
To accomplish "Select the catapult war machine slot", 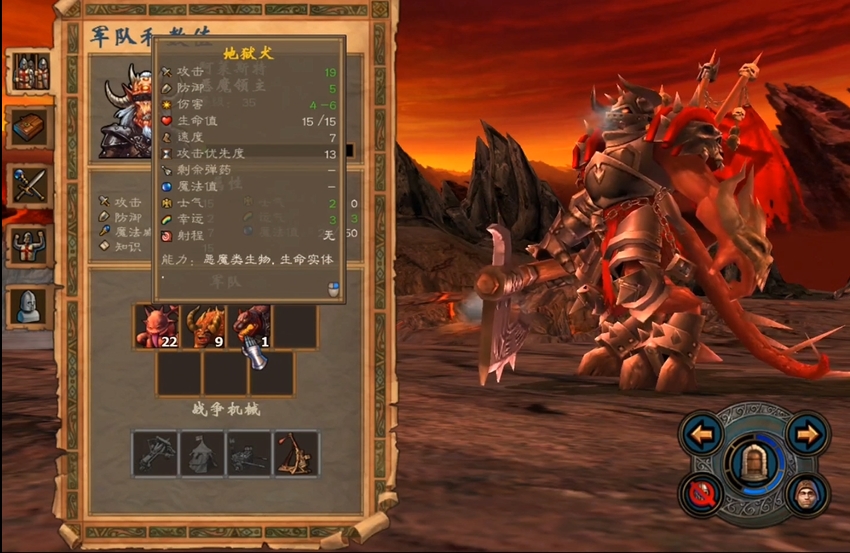I will 296,453.
